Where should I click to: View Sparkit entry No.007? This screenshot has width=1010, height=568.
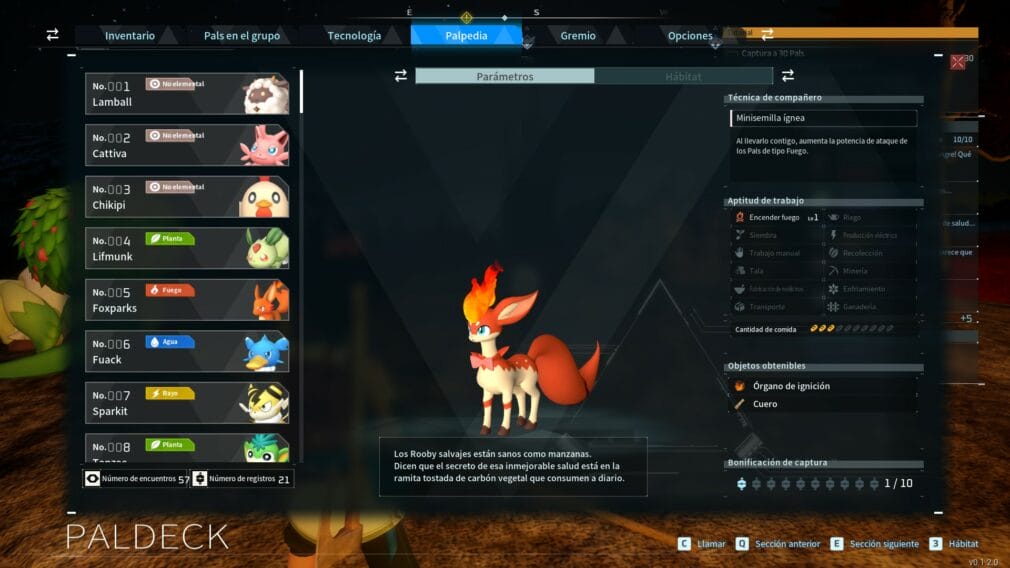(187, 403)
